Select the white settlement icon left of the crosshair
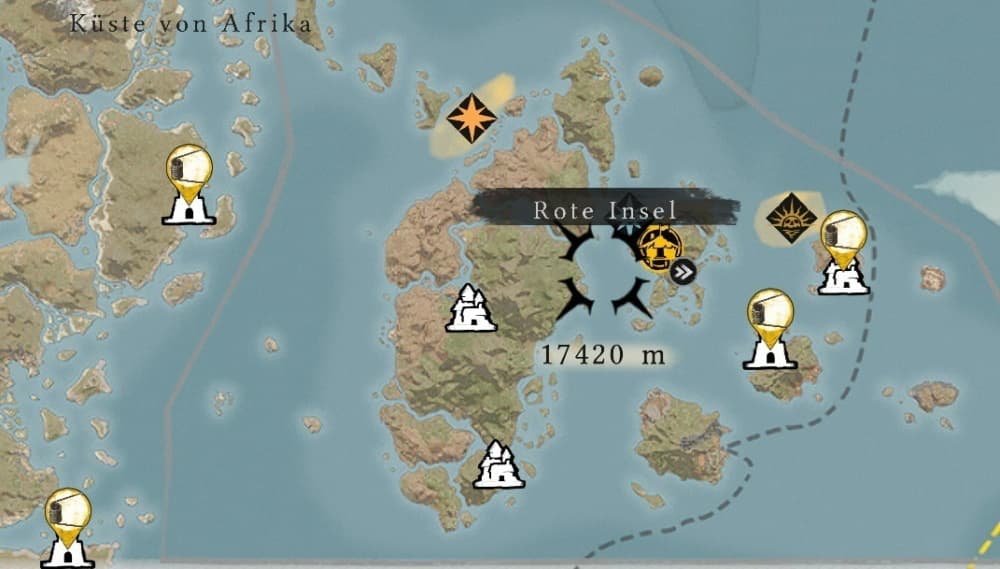Screen dimensions: 1000x569 471,308
